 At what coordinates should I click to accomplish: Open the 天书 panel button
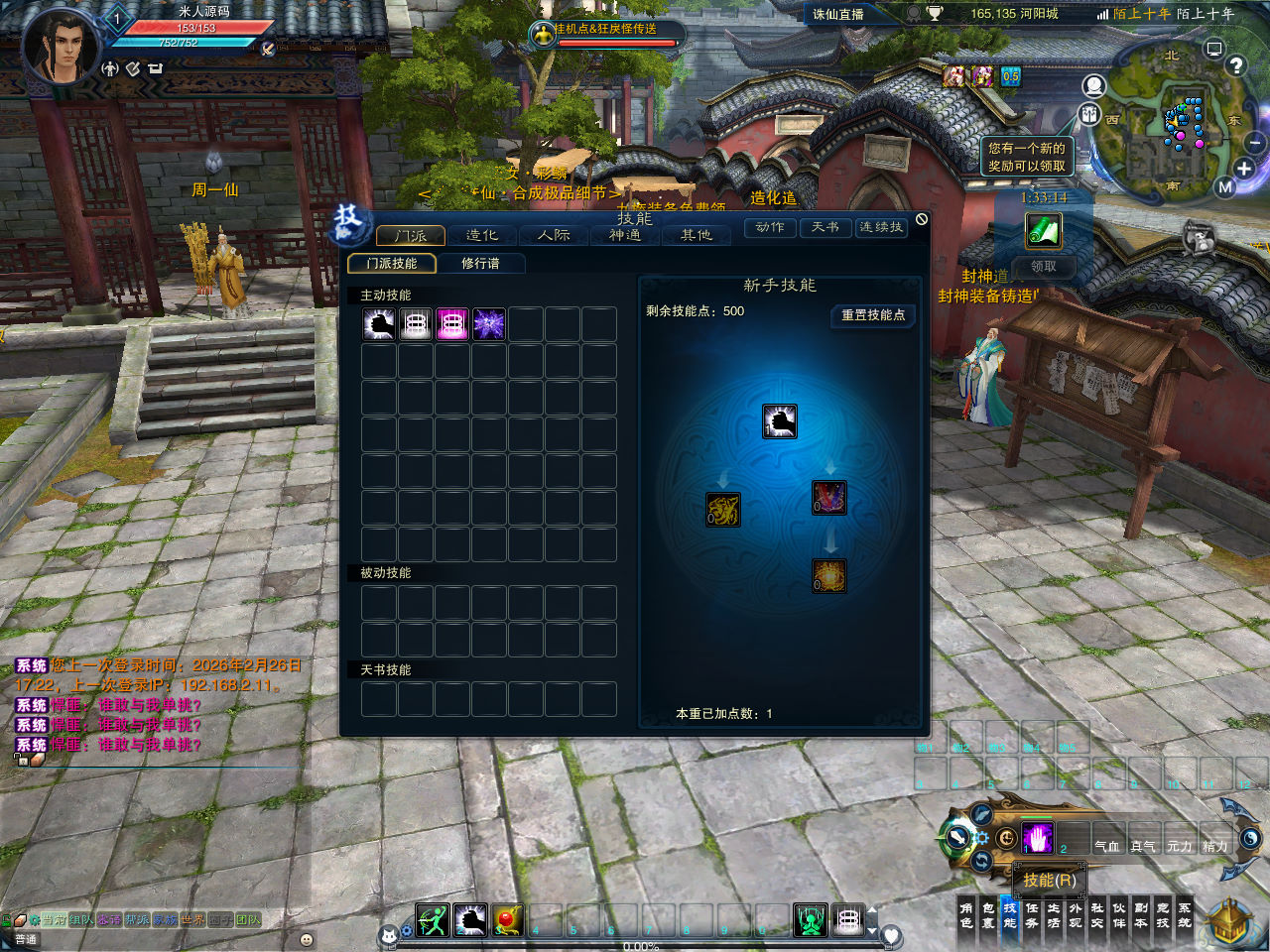(825, 228)
